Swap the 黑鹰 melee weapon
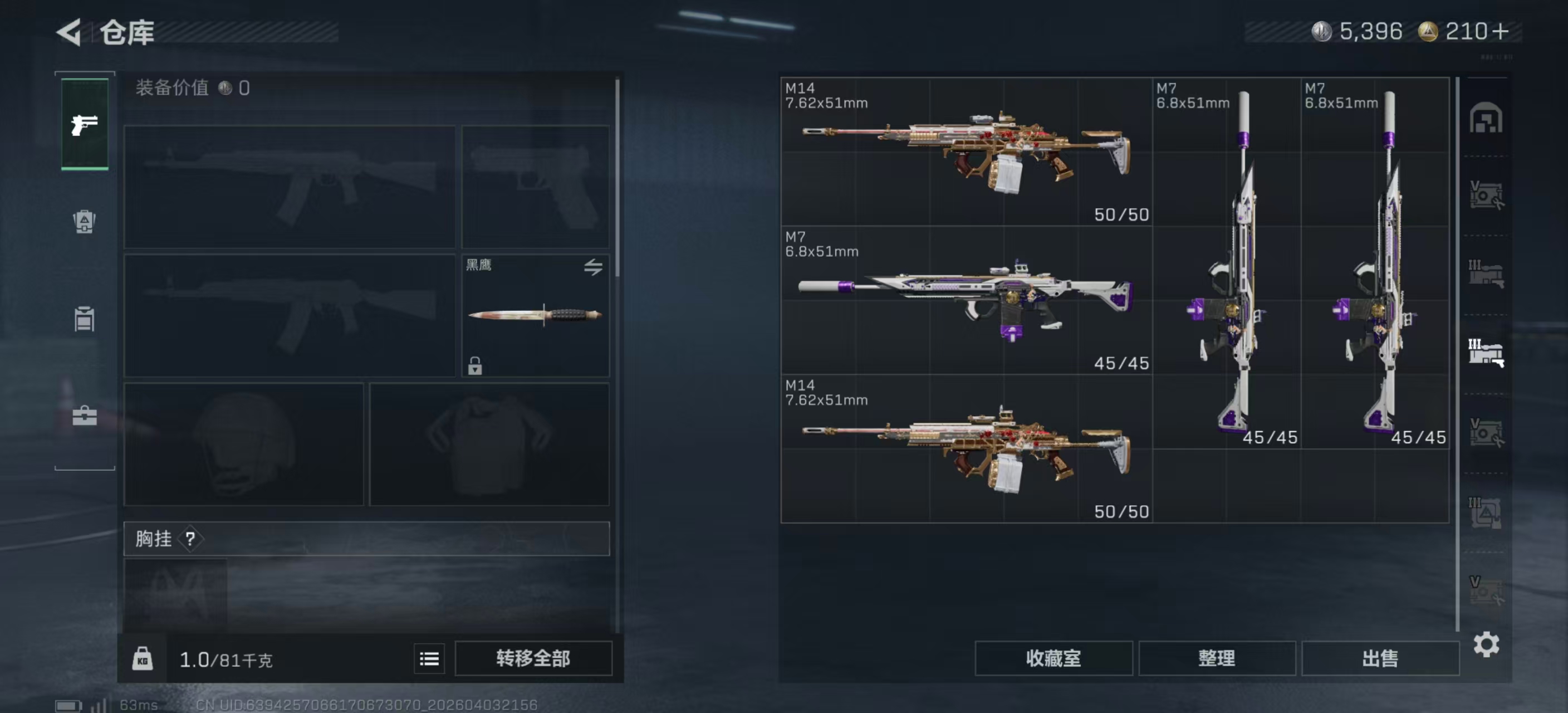 [x=593, y=266]
